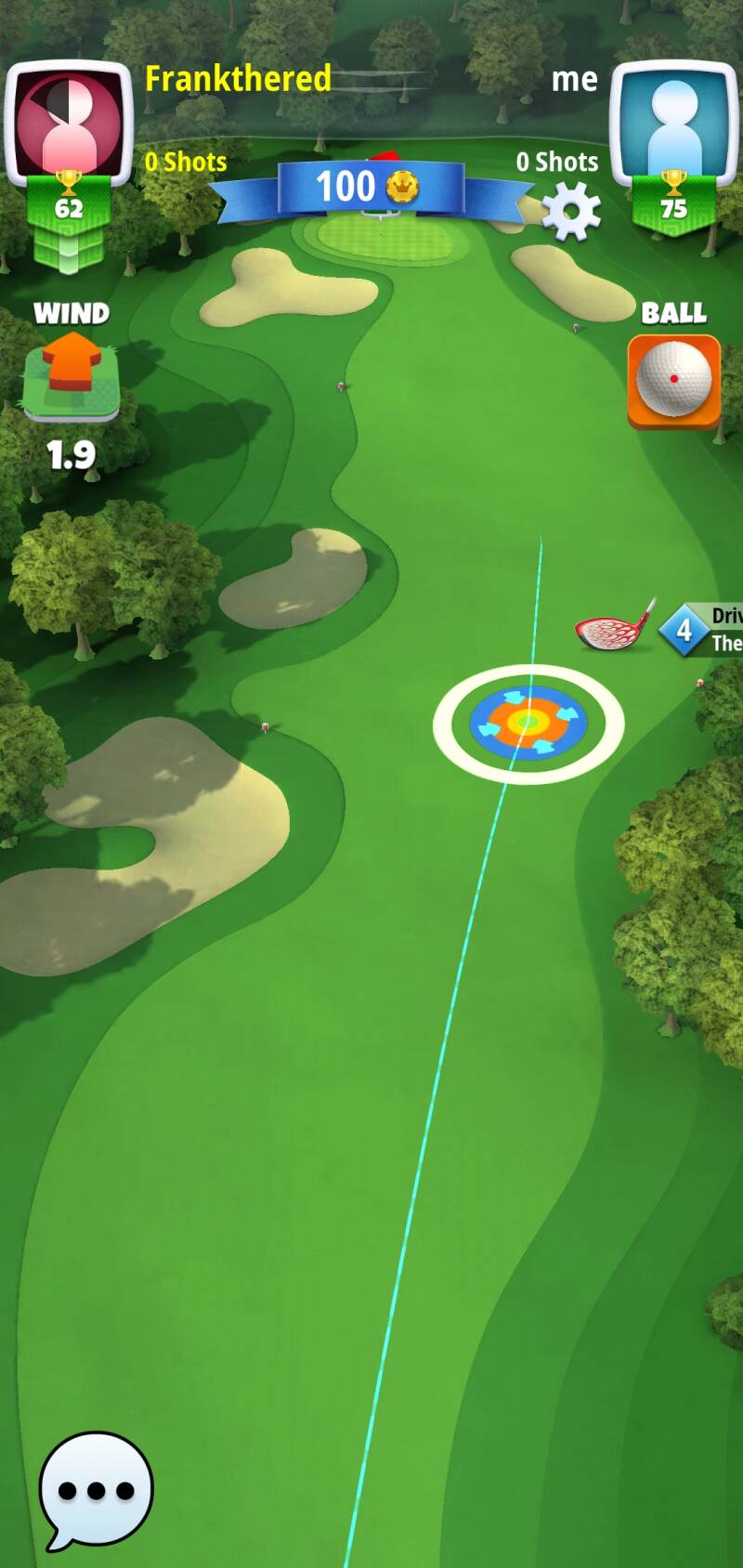
Task: View my own player avatar
Action: [x=673, y=122]
